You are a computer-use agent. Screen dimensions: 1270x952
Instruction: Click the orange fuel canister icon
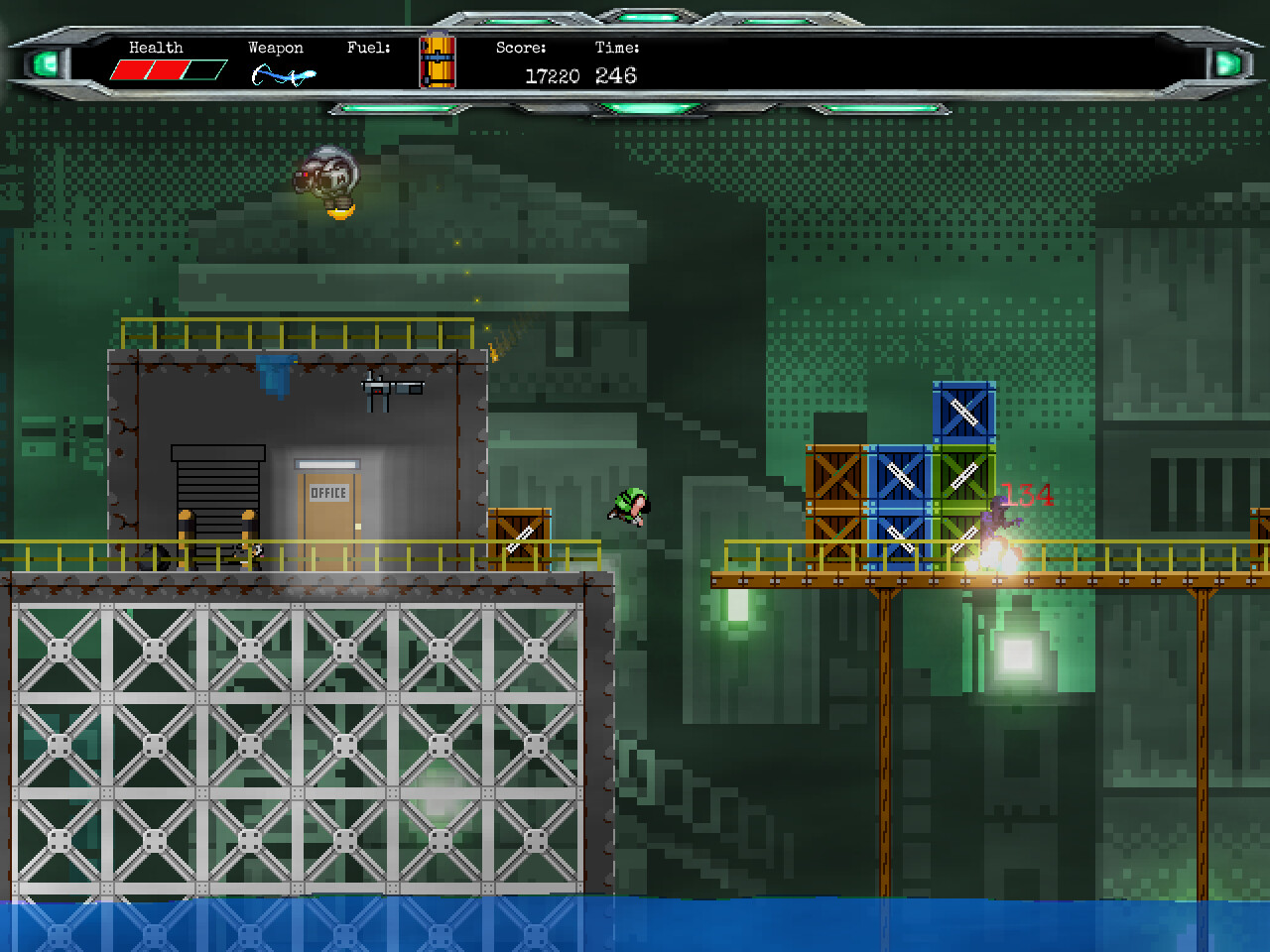pos(437,61)
